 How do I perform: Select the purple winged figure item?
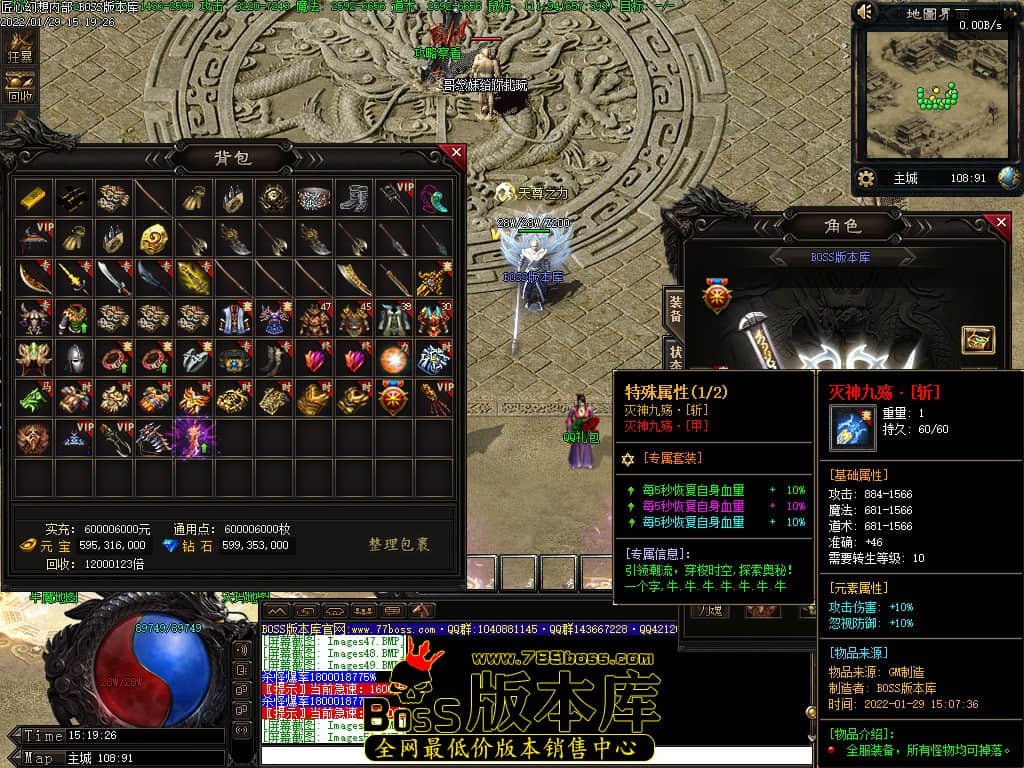tap(193, 439)
